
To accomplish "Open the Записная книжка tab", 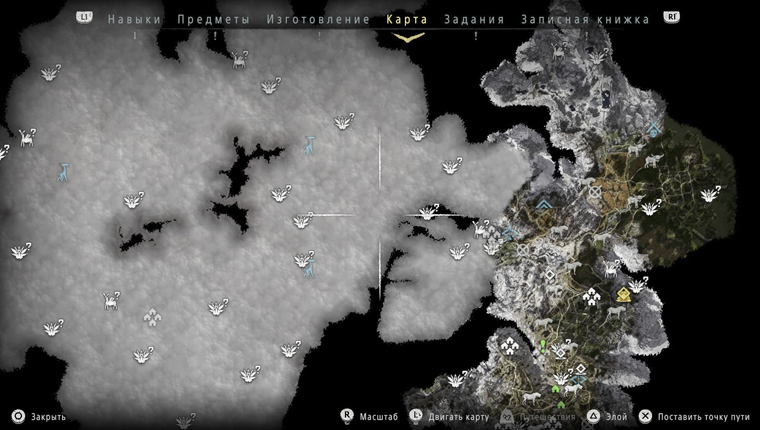I will coord(586,19).
